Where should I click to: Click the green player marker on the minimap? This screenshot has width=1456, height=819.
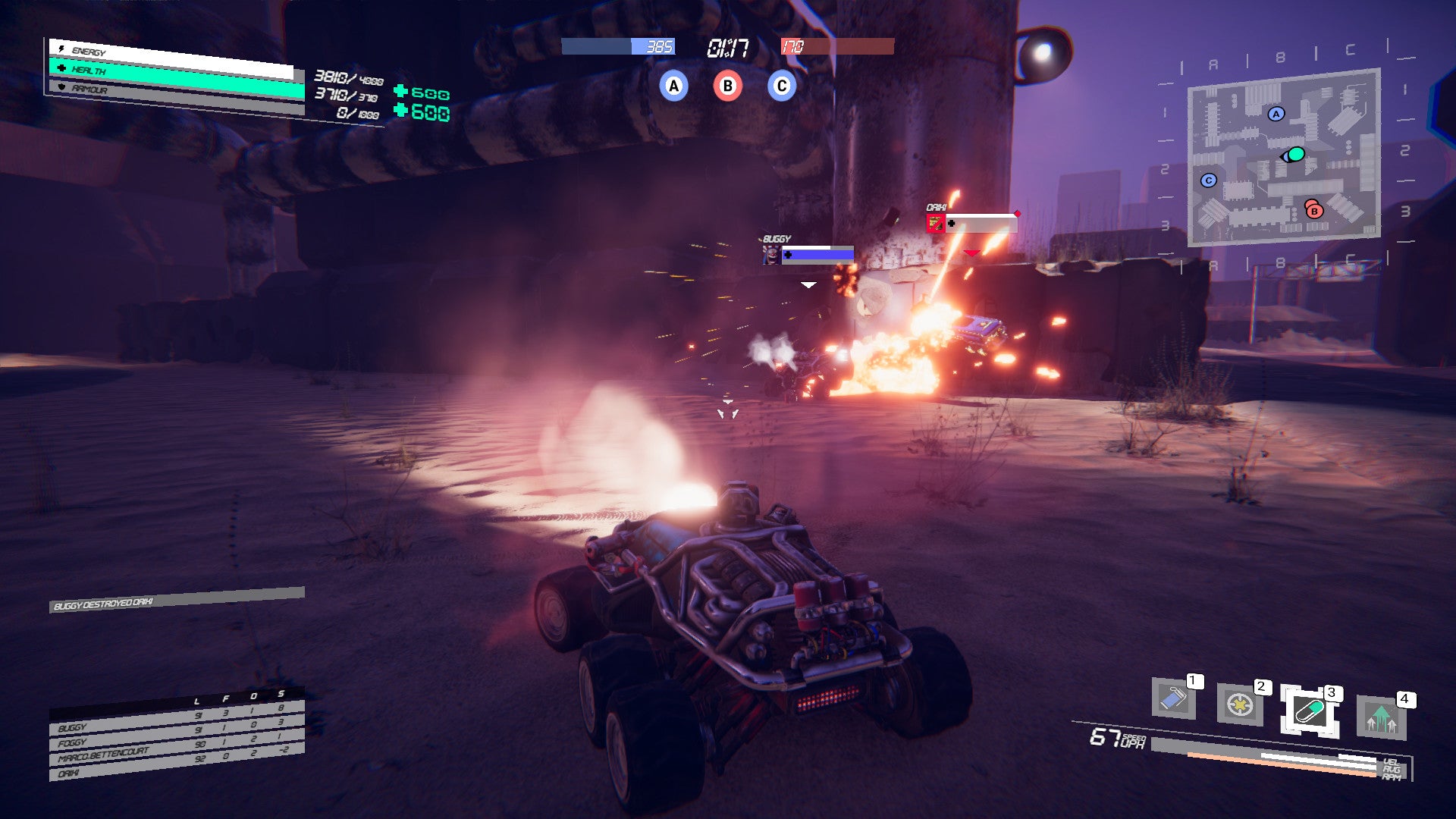[x=1295, y=155]
